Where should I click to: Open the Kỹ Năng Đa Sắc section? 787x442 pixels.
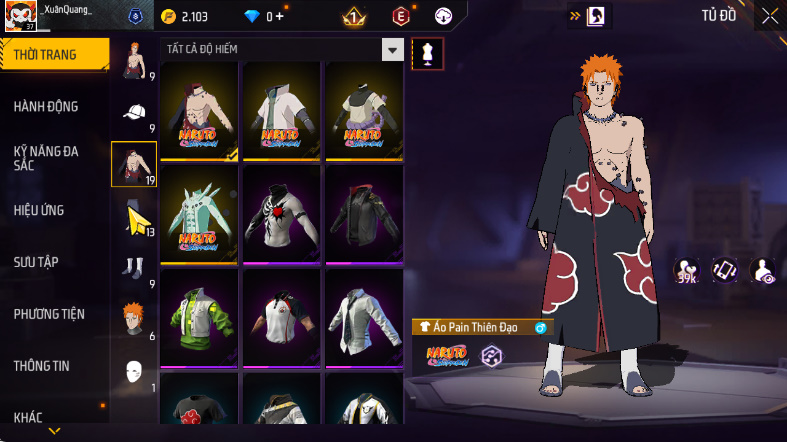(x=46, y=158)
